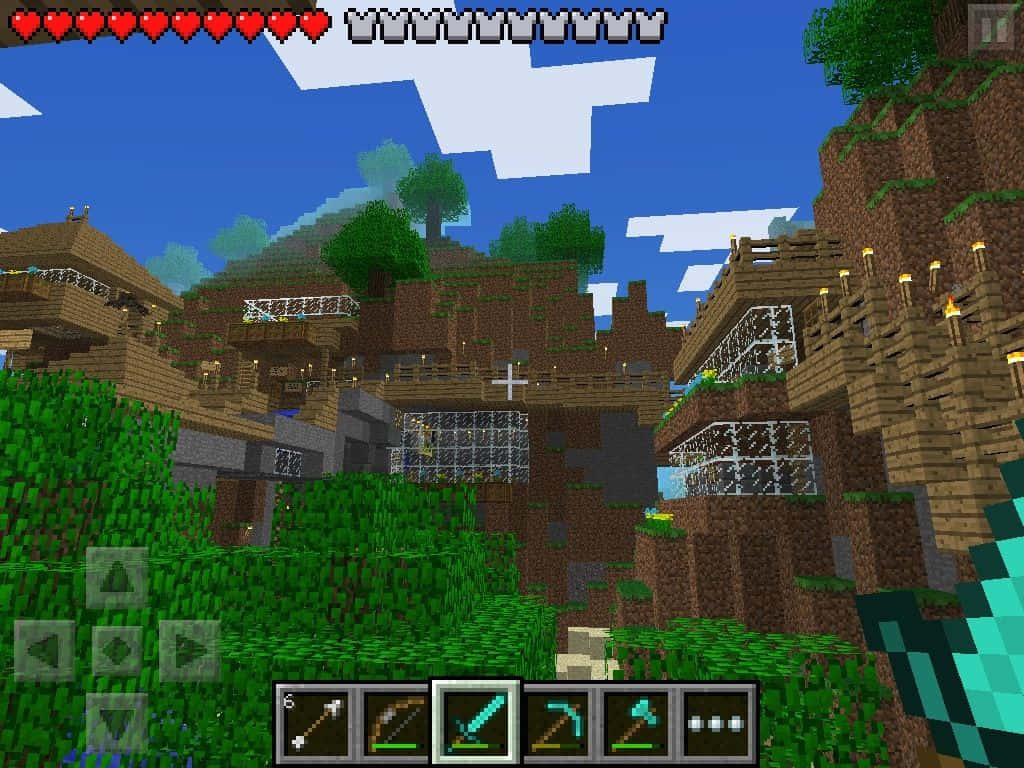Switch to the diamond pickaxe slot
This screenshot has height=768, width=1024.
point(556,721)
